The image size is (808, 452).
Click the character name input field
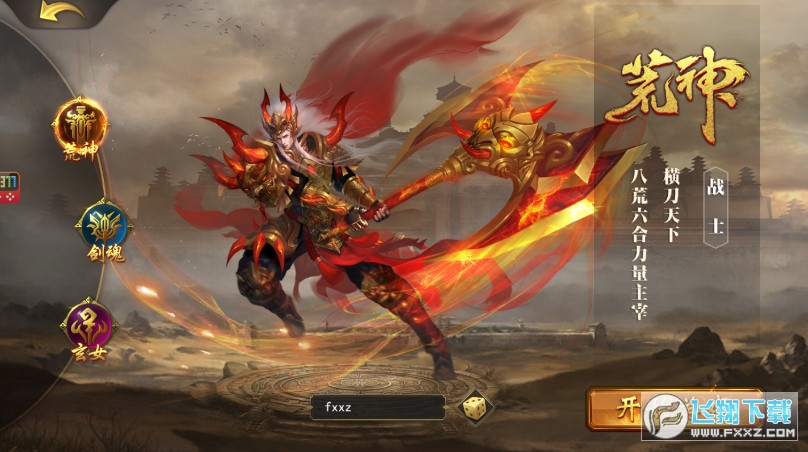(x=377, y=407)
